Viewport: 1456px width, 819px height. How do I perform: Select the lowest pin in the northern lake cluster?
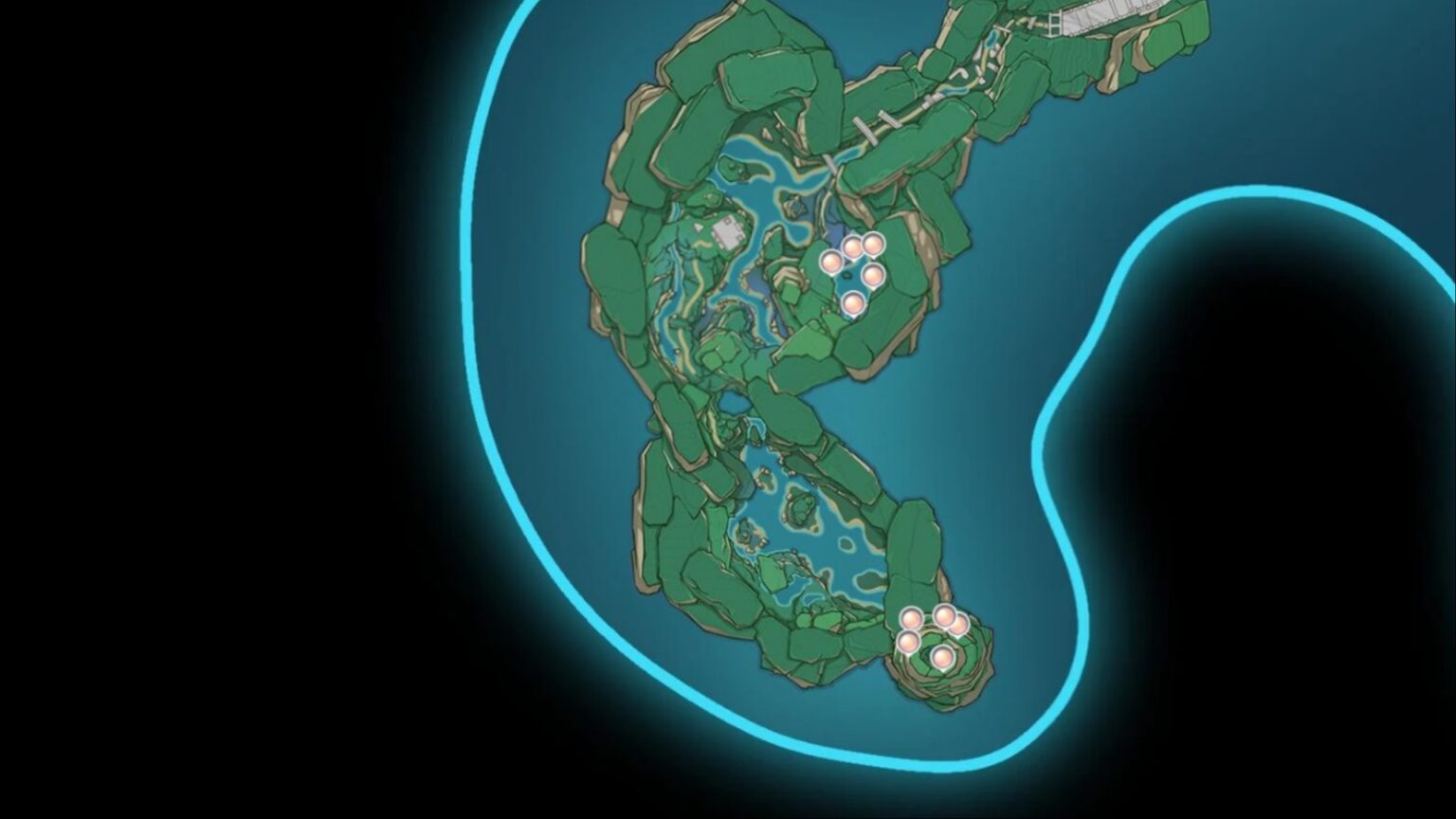pyautogui.click(x=854, y=303)
